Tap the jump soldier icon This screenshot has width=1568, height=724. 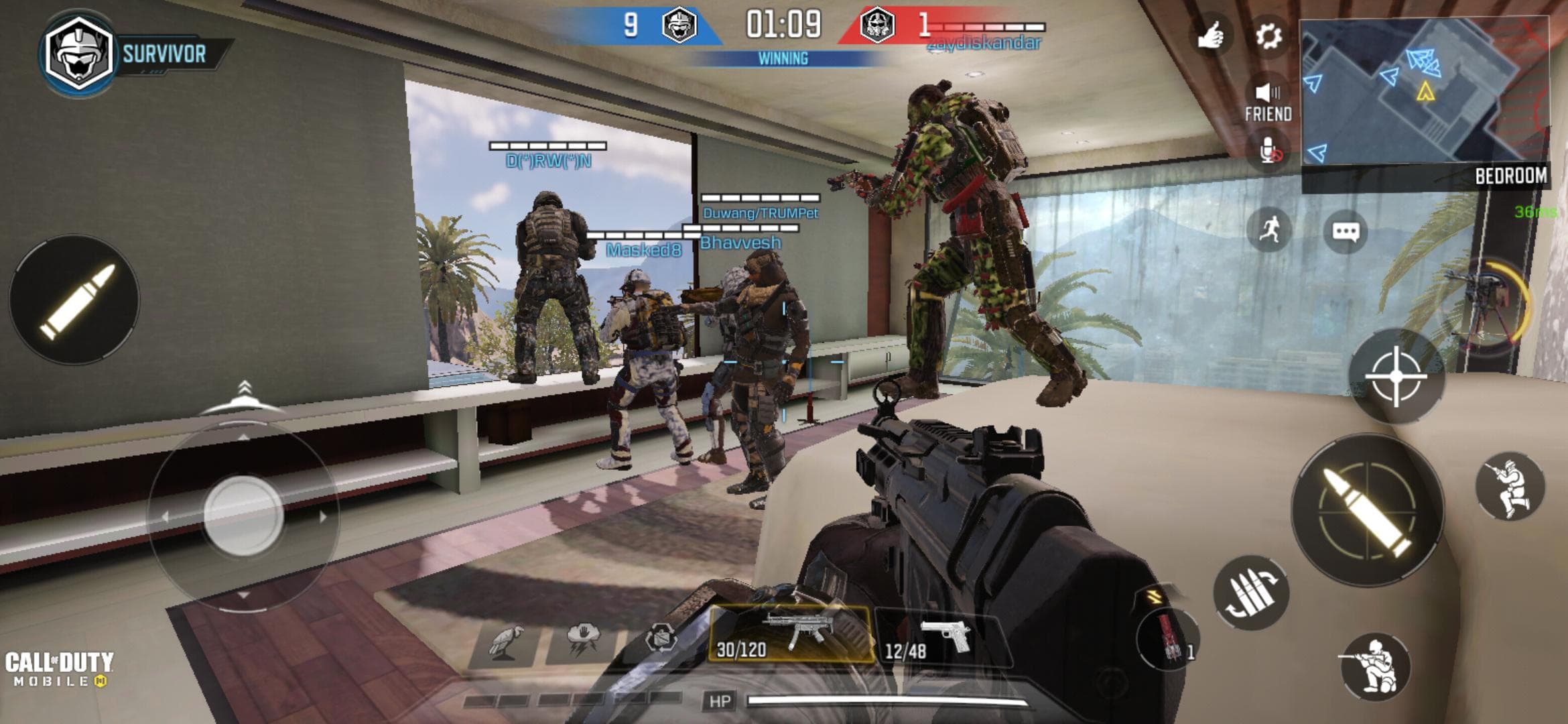(x=1510, y=486)
